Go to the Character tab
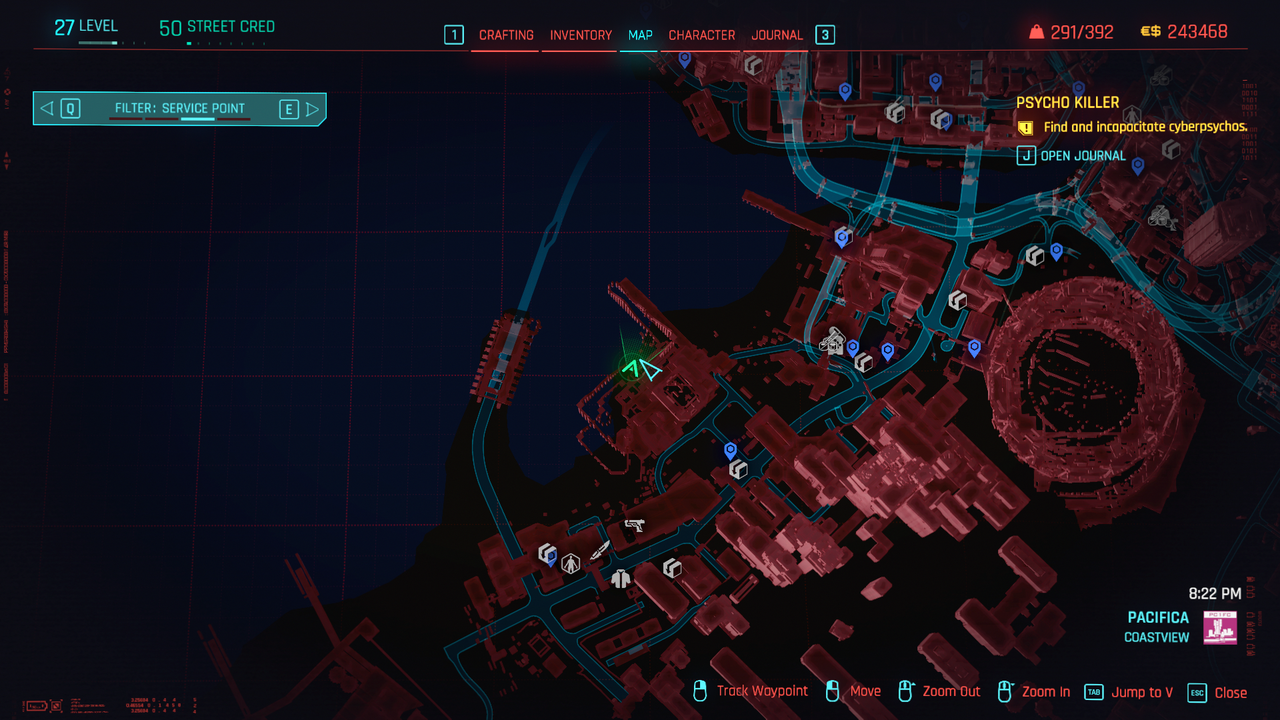 (x=701, y=35)
